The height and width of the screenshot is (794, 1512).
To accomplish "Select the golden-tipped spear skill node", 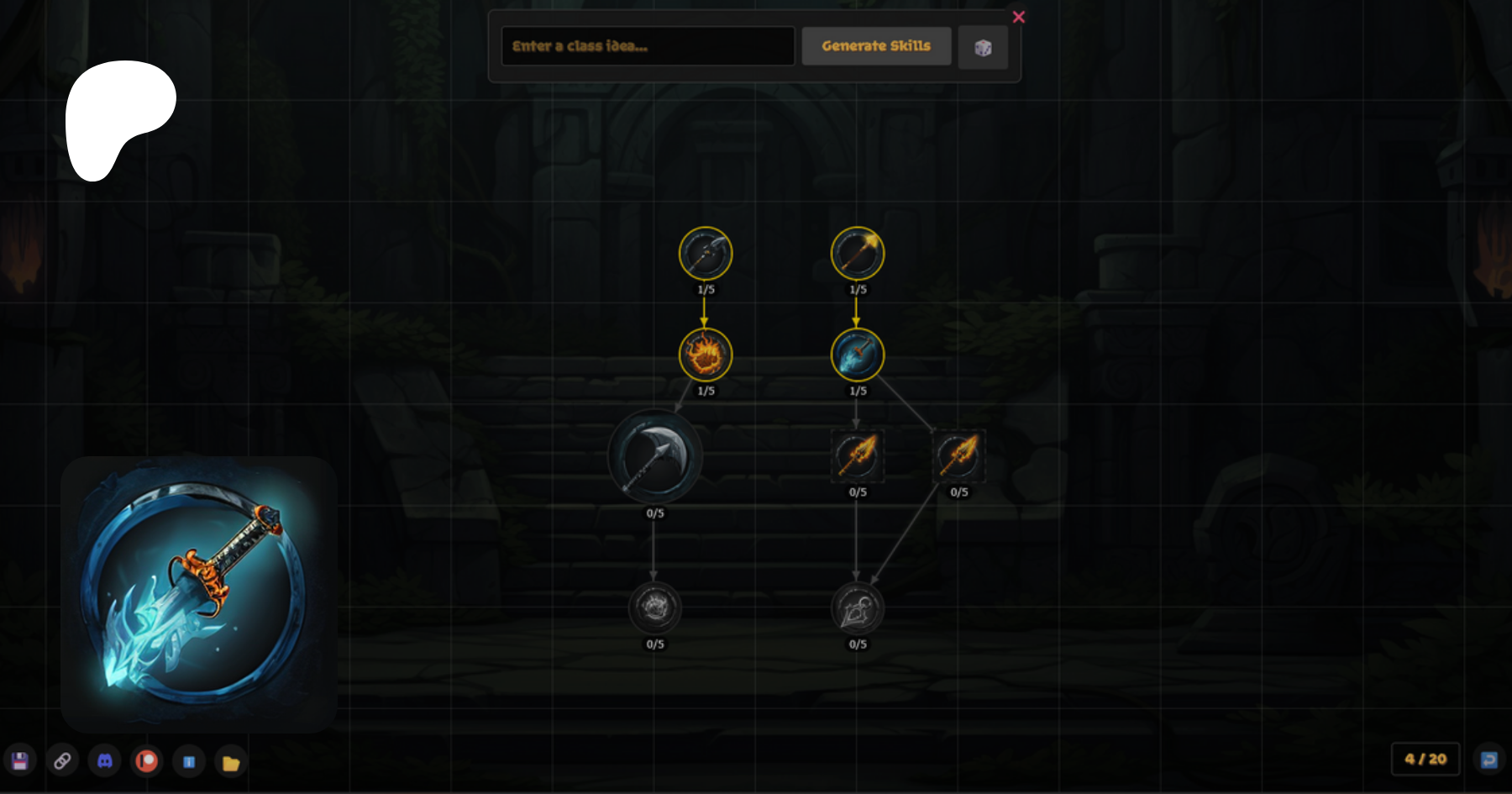I will pos(857,253).
